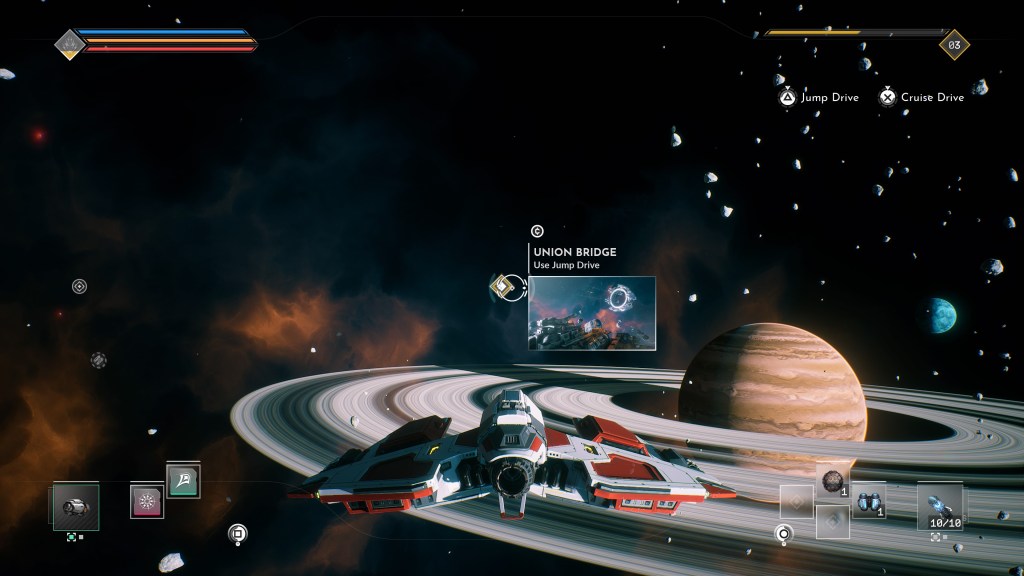Use the dark sphere mine consumable
Image resolution: width=1024 pixels, height=576 pixels.
click(833, 482)
